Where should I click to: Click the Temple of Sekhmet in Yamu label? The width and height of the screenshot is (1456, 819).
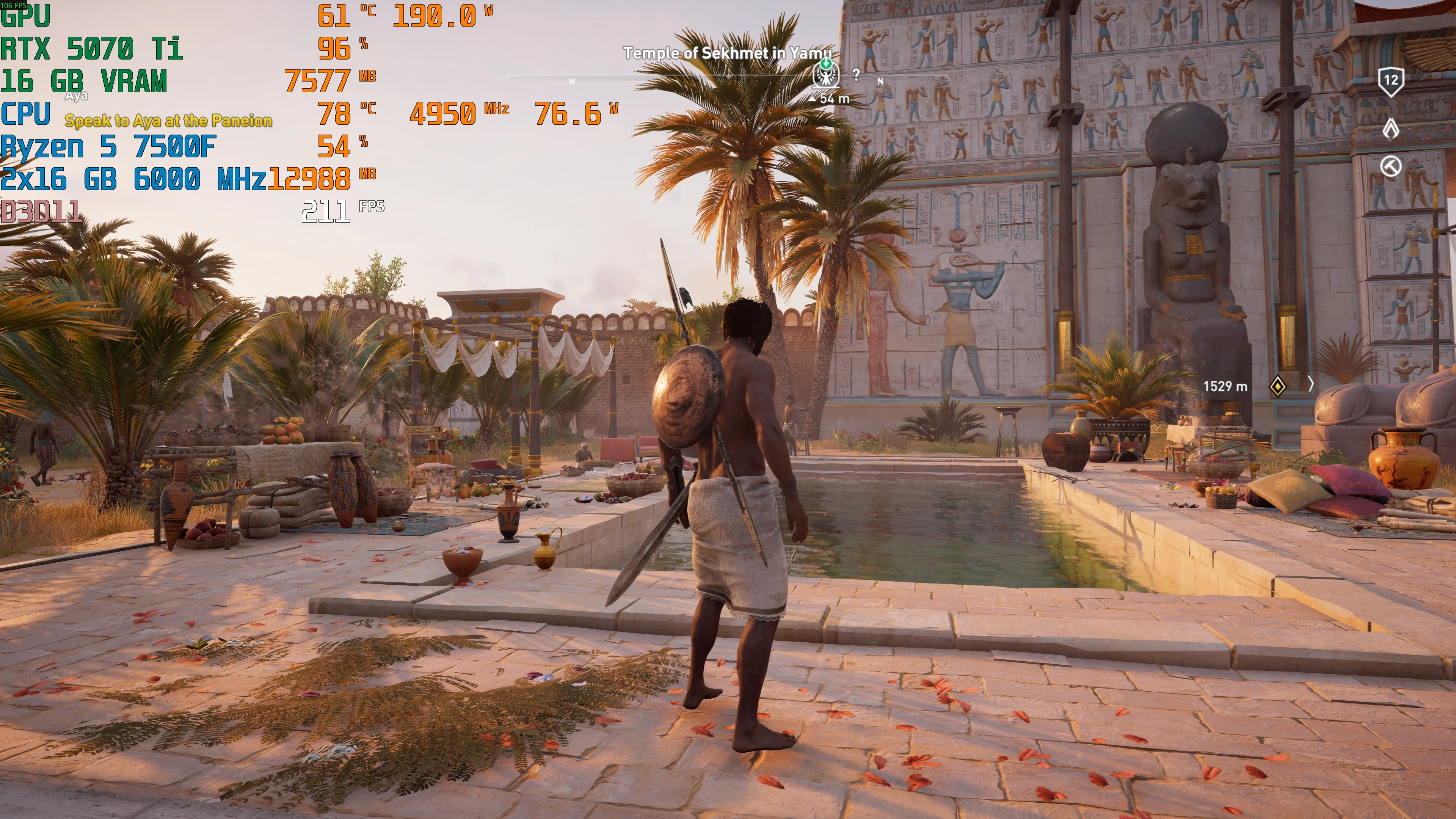point(728,53)
